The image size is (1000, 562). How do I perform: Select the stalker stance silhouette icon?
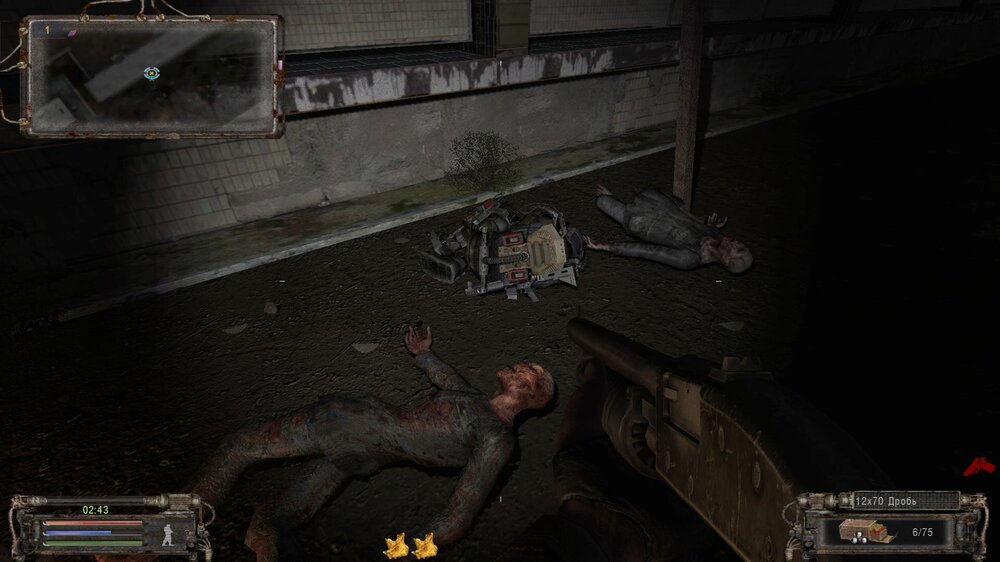[x=170, y=533]
